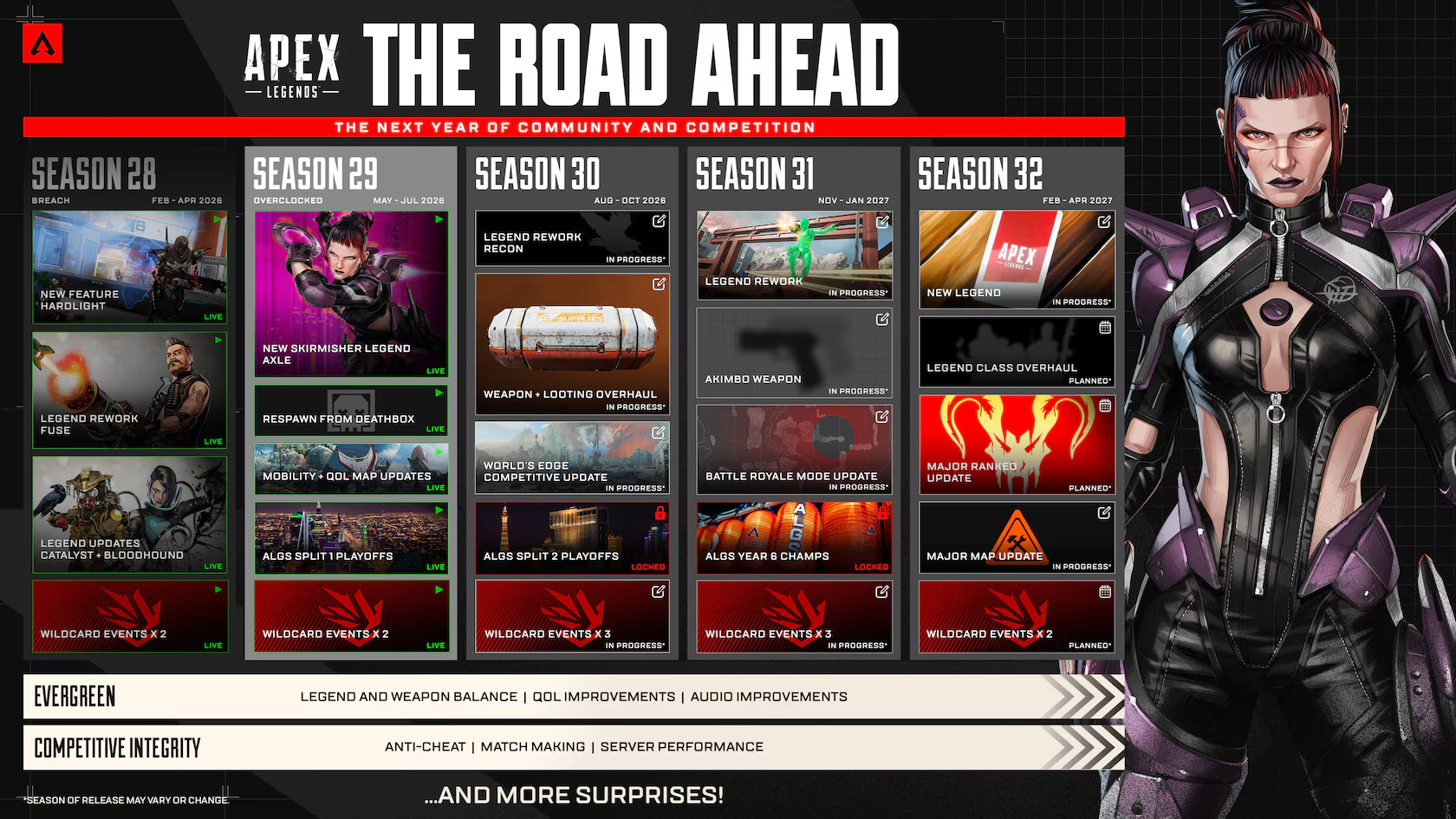Open World's Edge Competitive Update tile

click(x=572, y=458)
